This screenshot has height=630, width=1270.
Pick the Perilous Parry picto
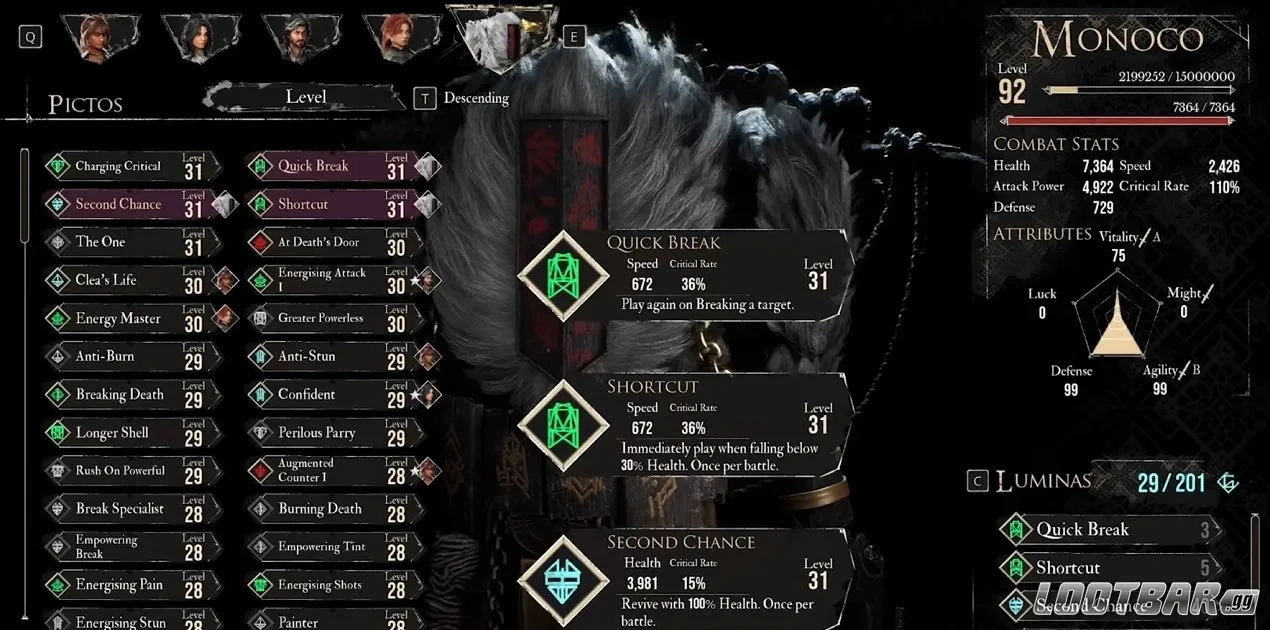[x=316, y=433]
